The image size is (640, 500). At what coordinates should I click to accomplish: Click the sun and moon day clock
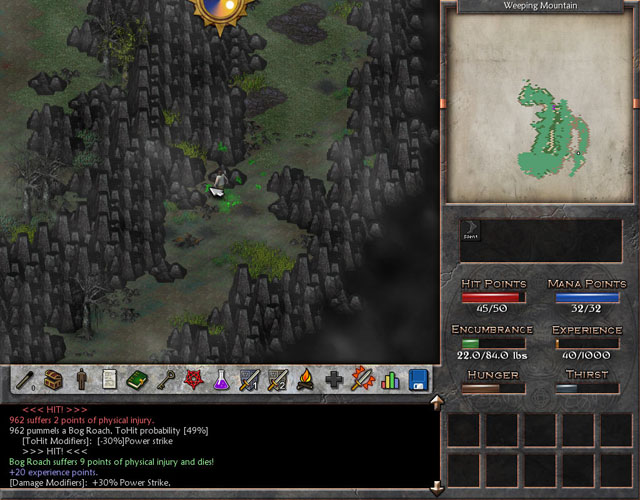pos(224,10)
